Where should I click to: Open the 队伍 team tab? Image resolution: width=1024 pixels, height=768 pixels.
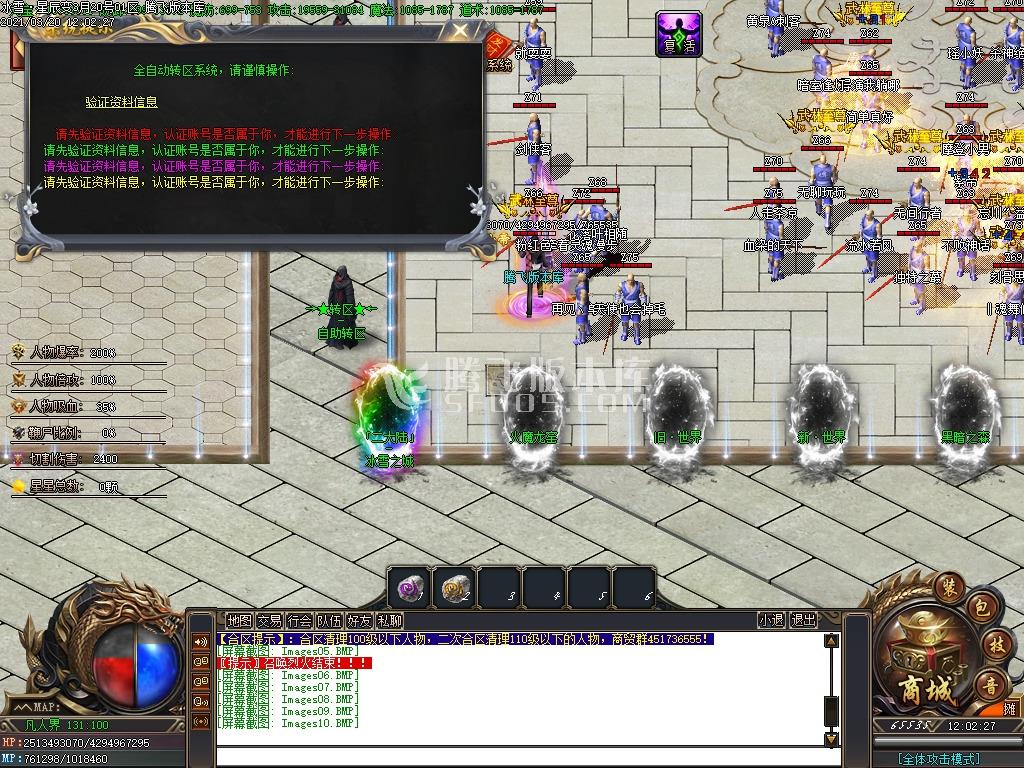coord(329,621)
